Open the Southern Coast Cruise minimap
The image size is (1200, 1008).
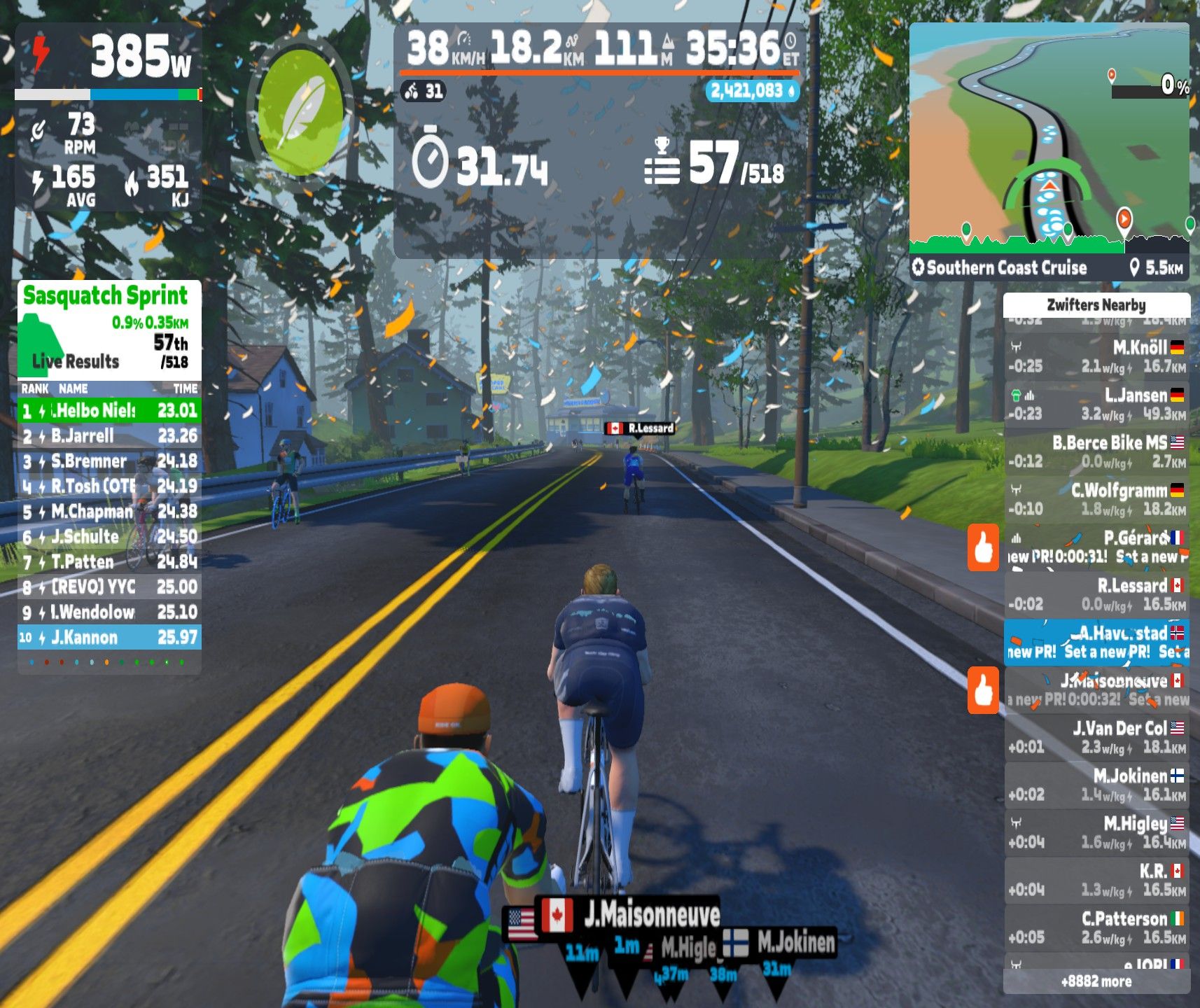pos(1048,140)
